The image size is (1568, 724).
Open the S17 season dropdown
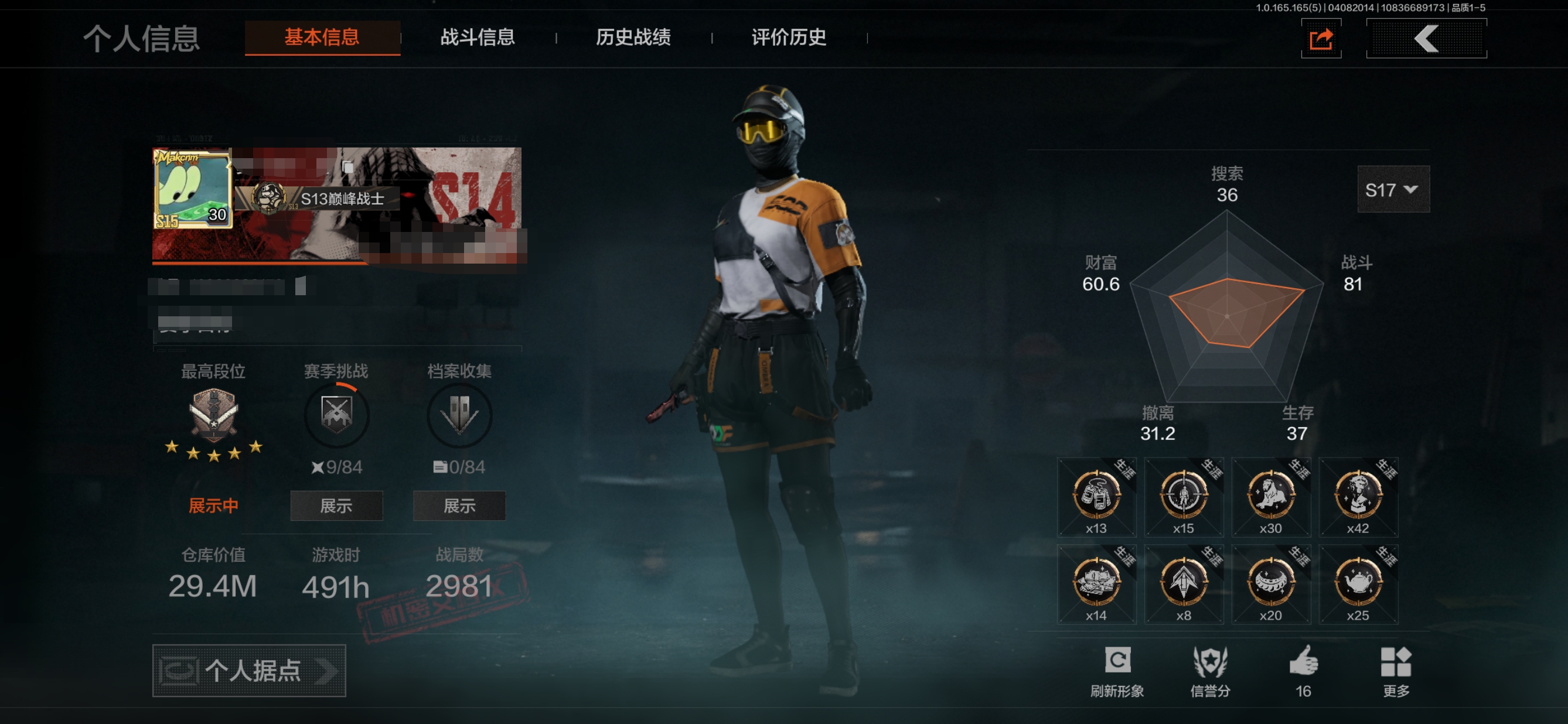tap(1393, 190)
